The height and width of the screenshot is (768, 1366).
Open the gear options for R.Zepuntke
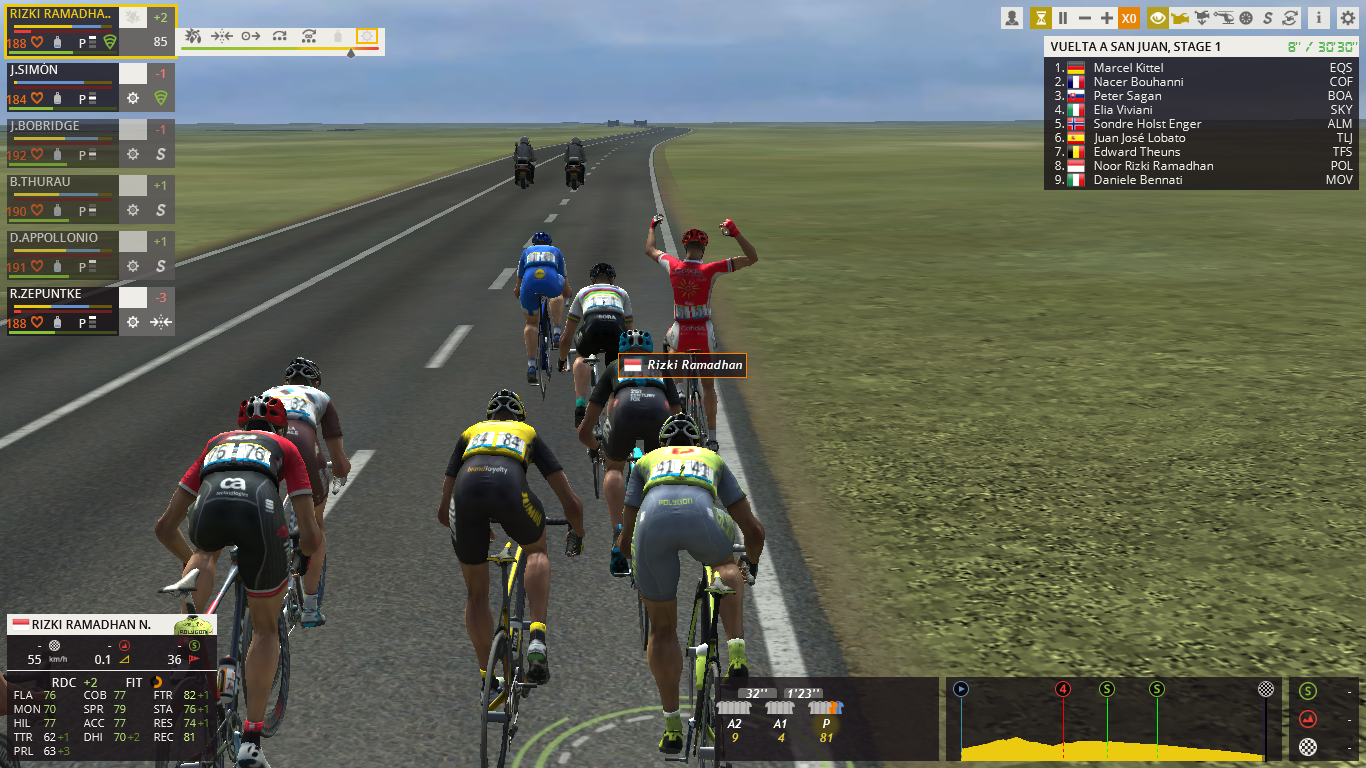[133, 323]
